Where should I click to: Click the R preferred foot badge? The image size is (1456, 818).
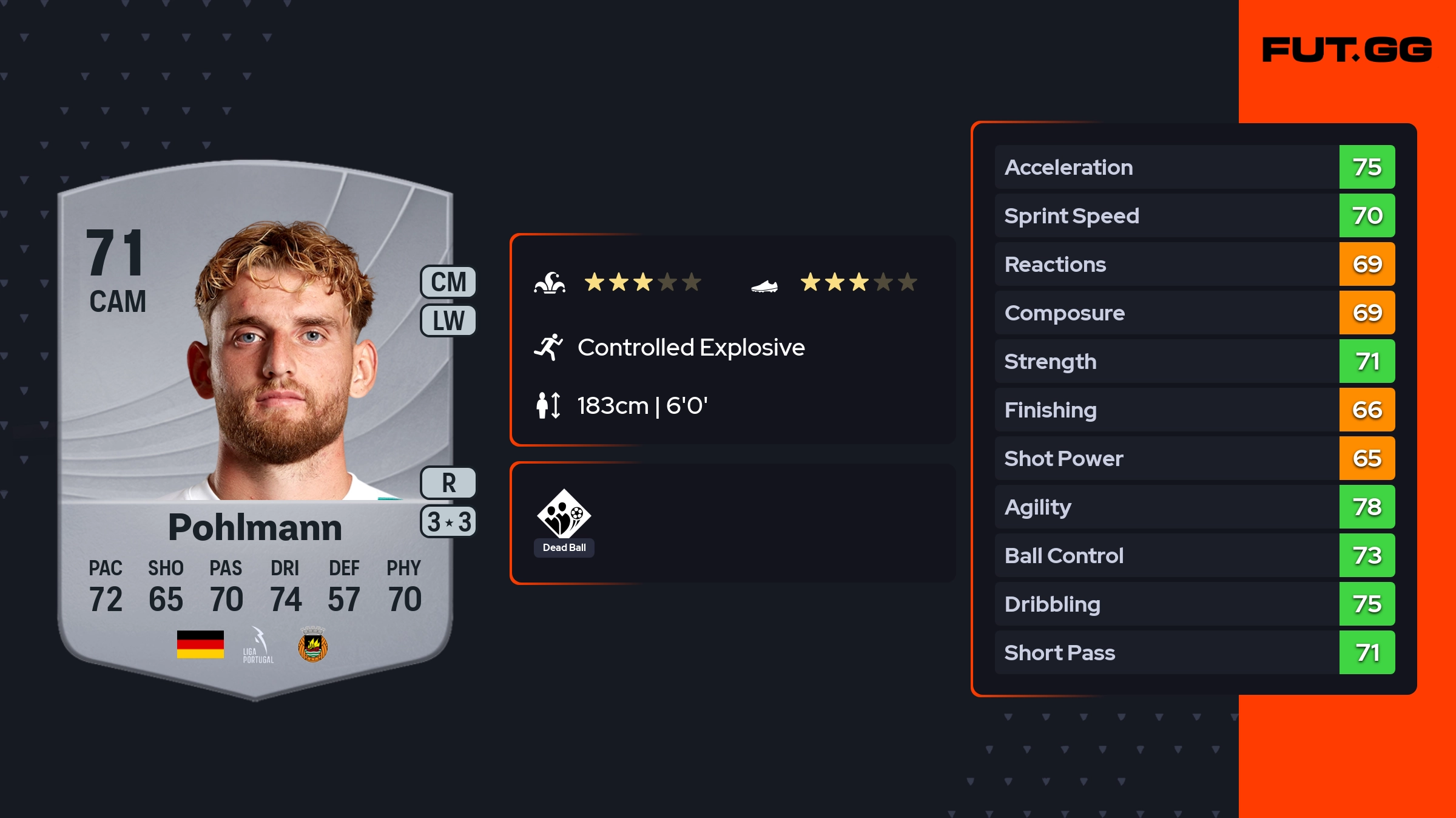coord(448,483)
